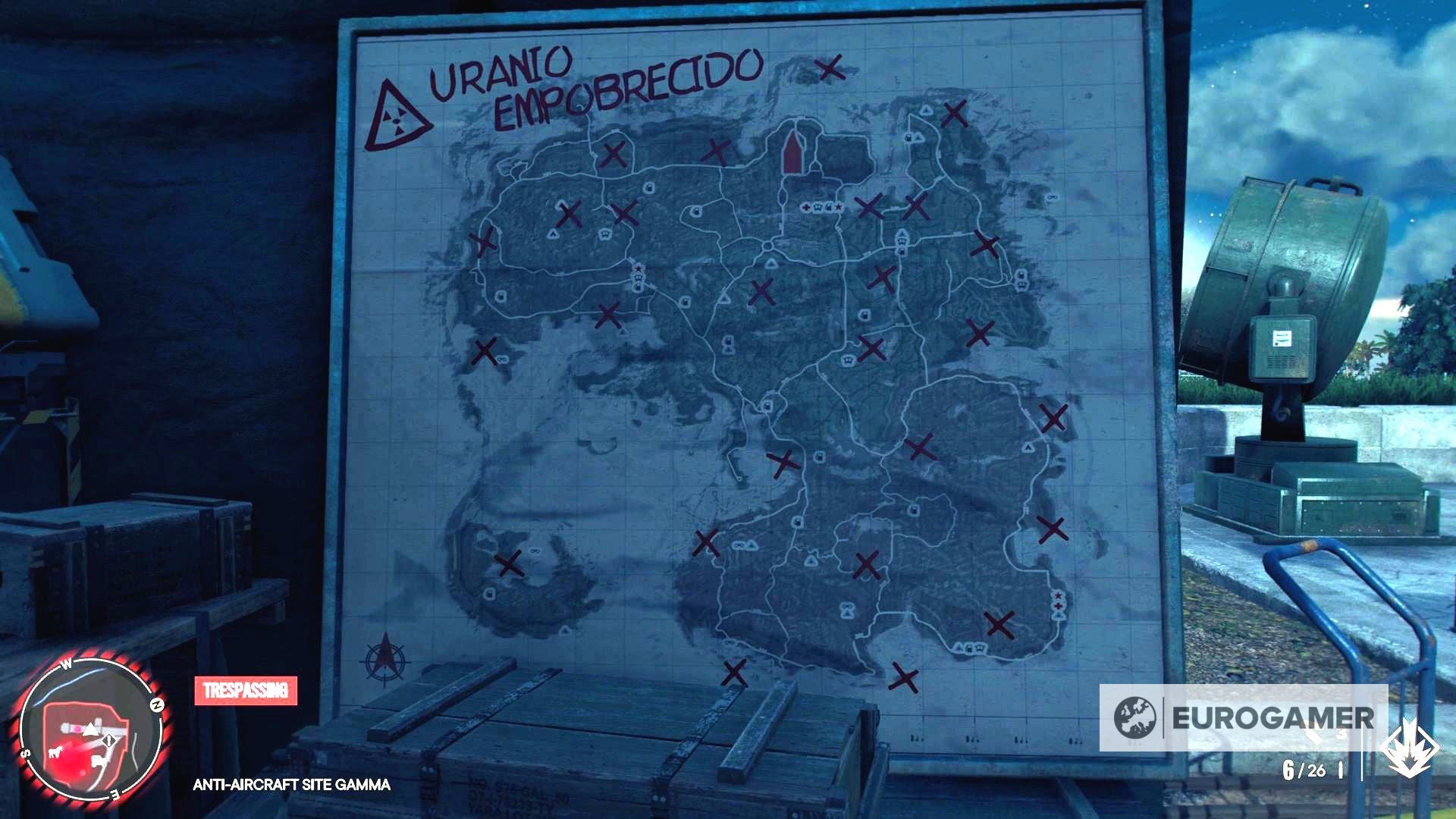The width and height of the screenshot is (1456, 819).
Task: Click the handcuffs icon near the map's top-right edge
Action: click(1053, 197)
